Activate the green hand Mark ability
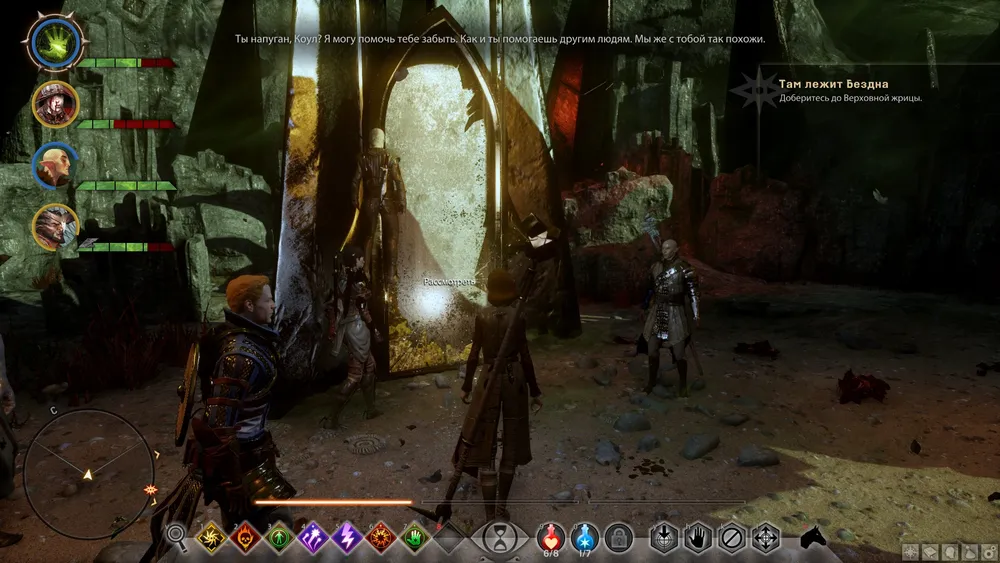 414,538
